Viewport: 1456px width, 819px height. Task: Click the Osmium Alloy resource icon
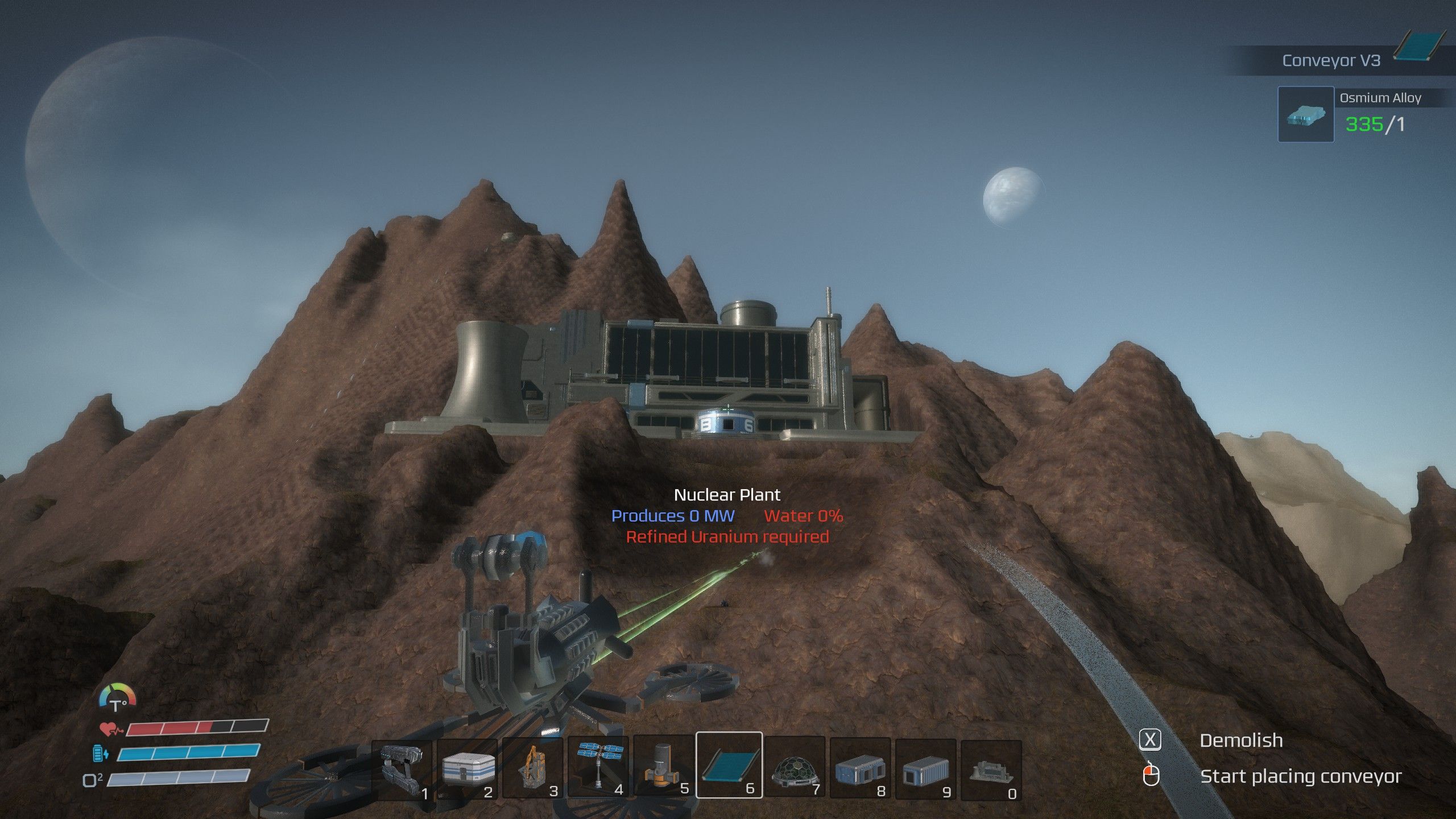tap(1306, 114)
